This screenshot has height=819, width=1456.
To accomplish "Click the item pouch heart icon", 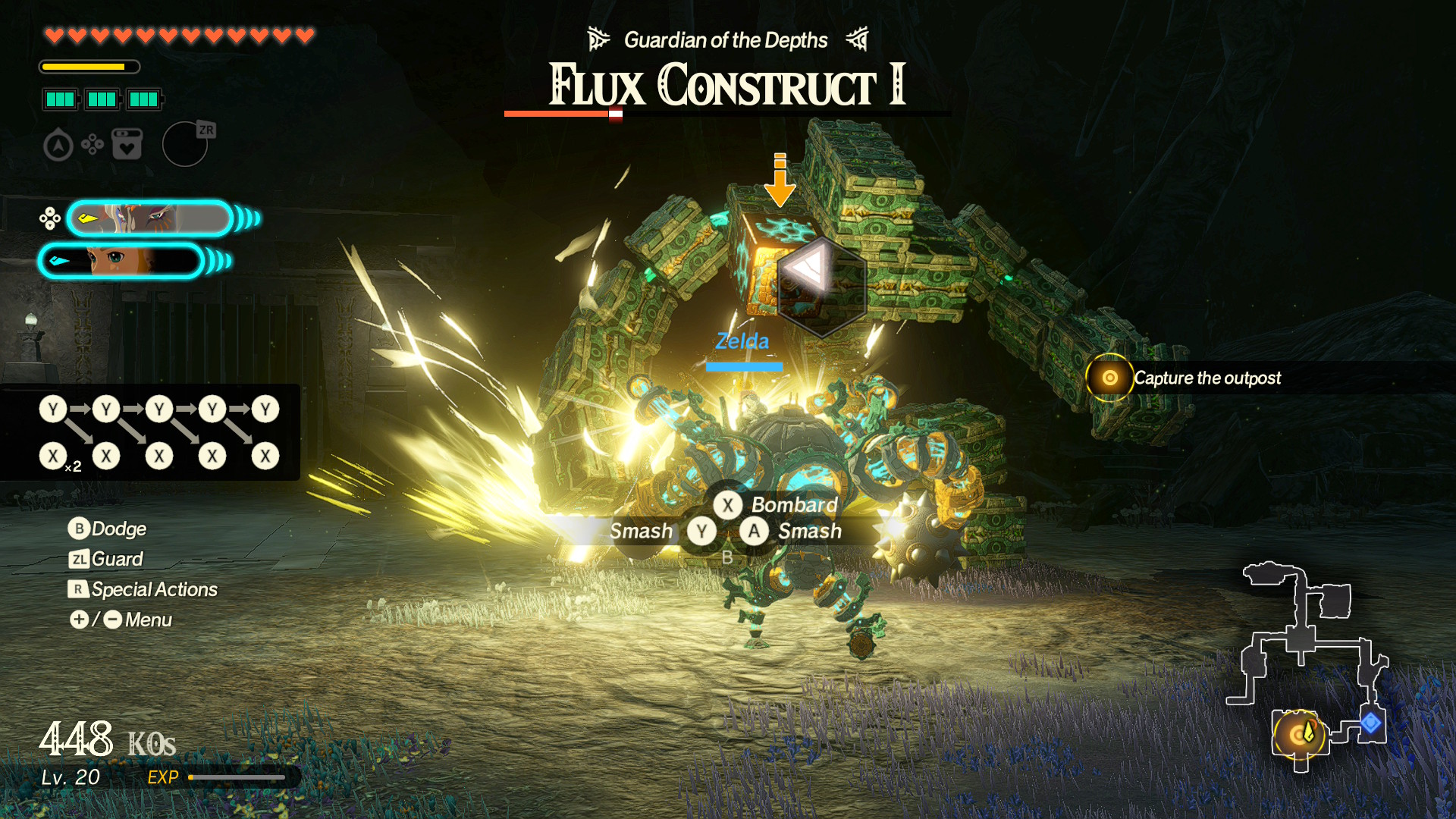I will click(126, 143).
